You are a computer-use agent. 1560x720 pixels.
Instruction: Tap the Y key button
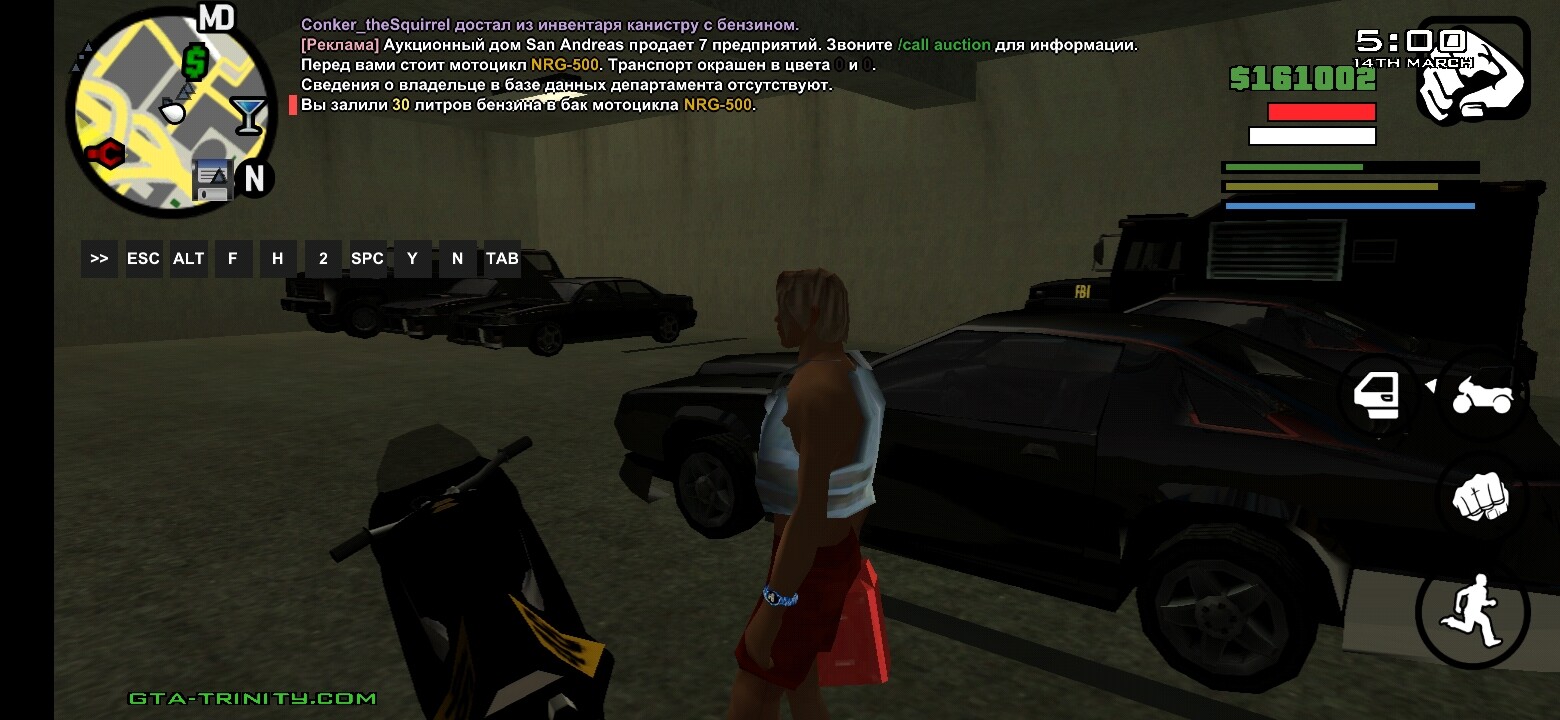pyautogui.click(x=412, y=259)
